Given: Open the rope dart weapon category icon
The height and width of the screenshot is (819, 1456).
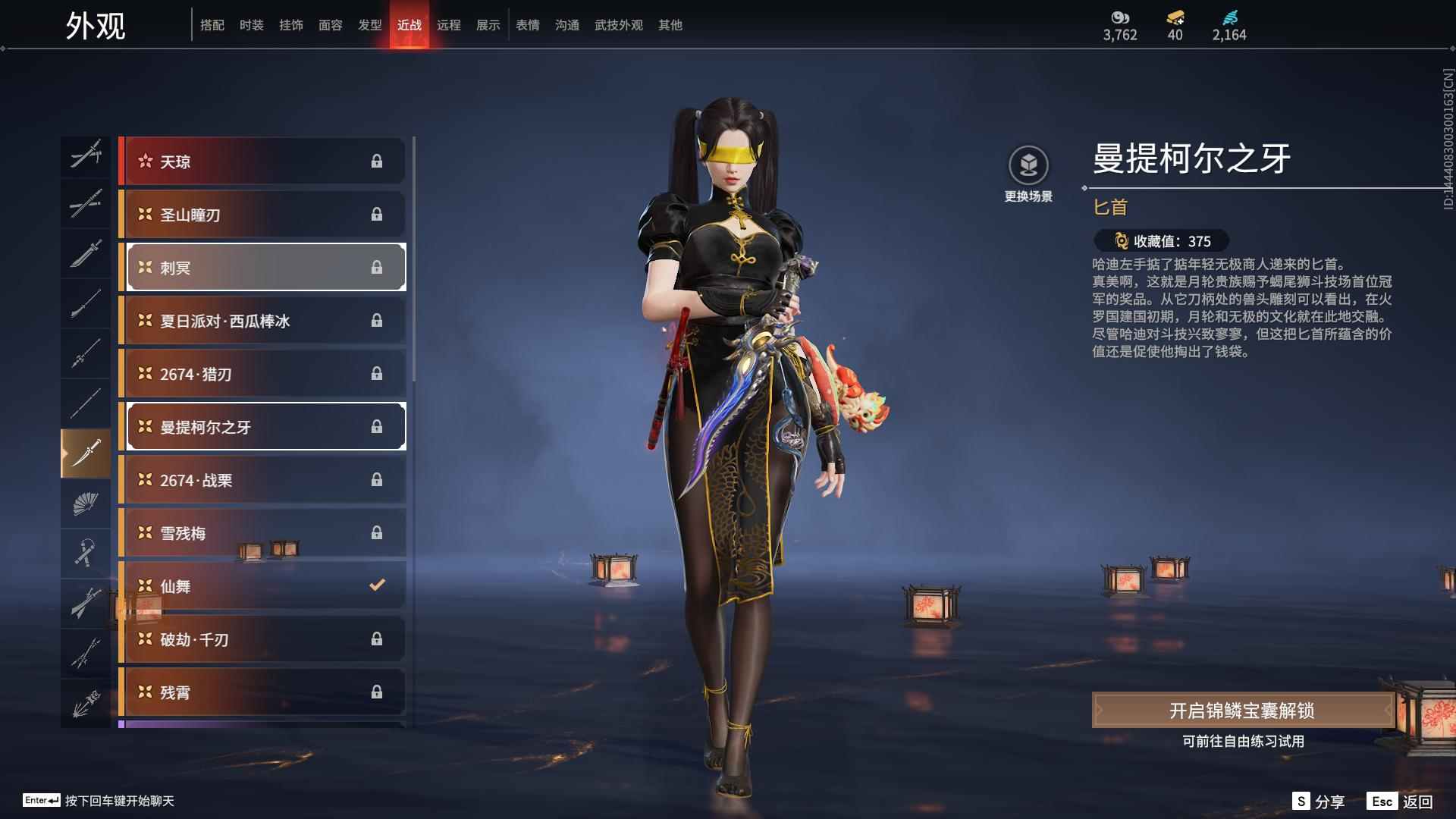Looking at the screenshot, I should pyautogui.click(x=86, y=553).
